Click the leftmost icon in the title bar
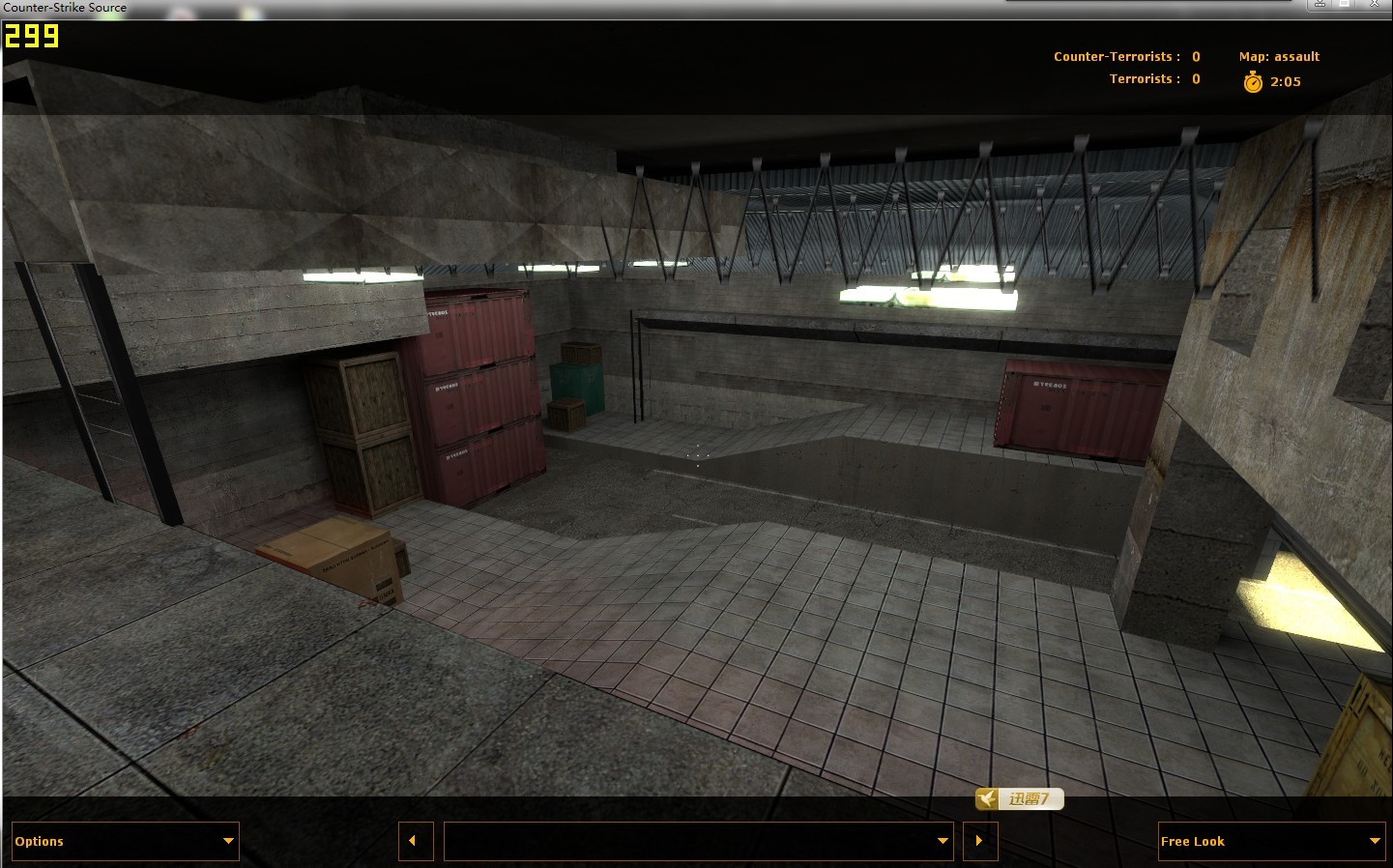1393x868 pixels. point(1320,4)
